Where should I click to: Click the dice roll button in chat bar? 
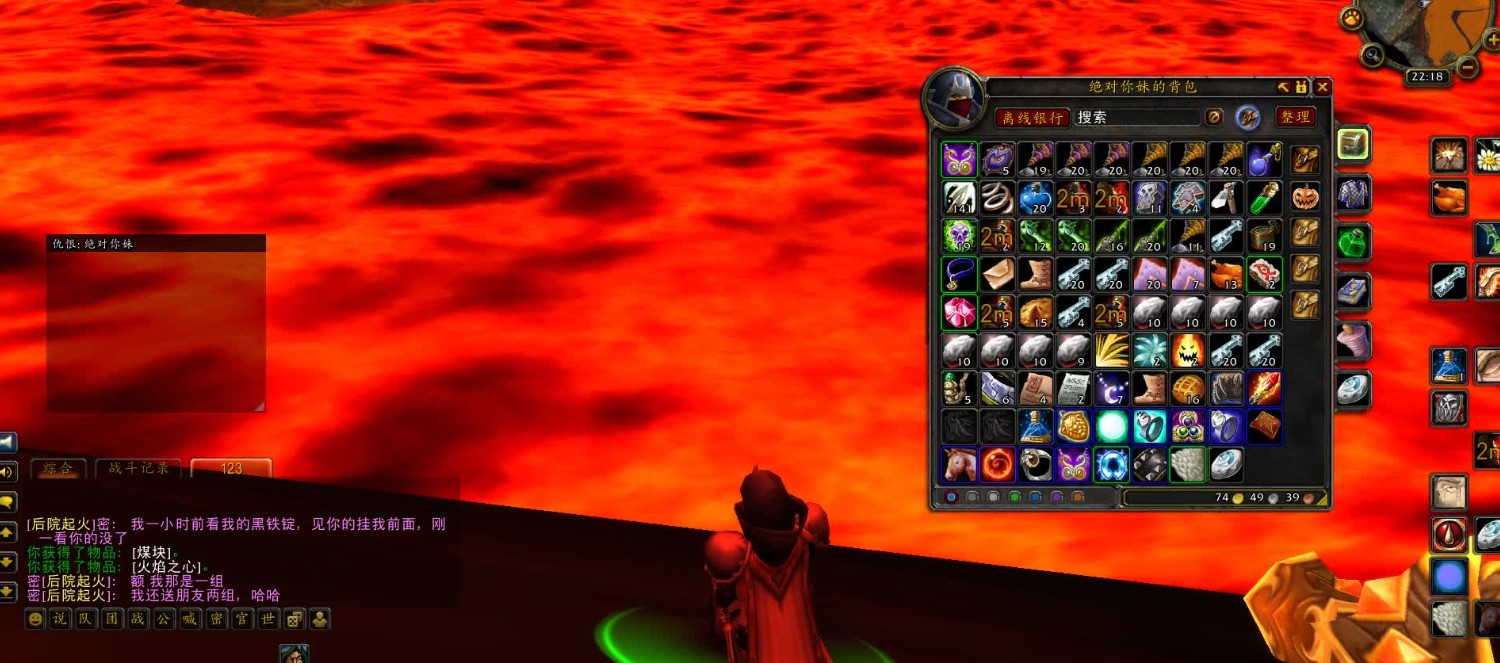[x=294, y=619]
